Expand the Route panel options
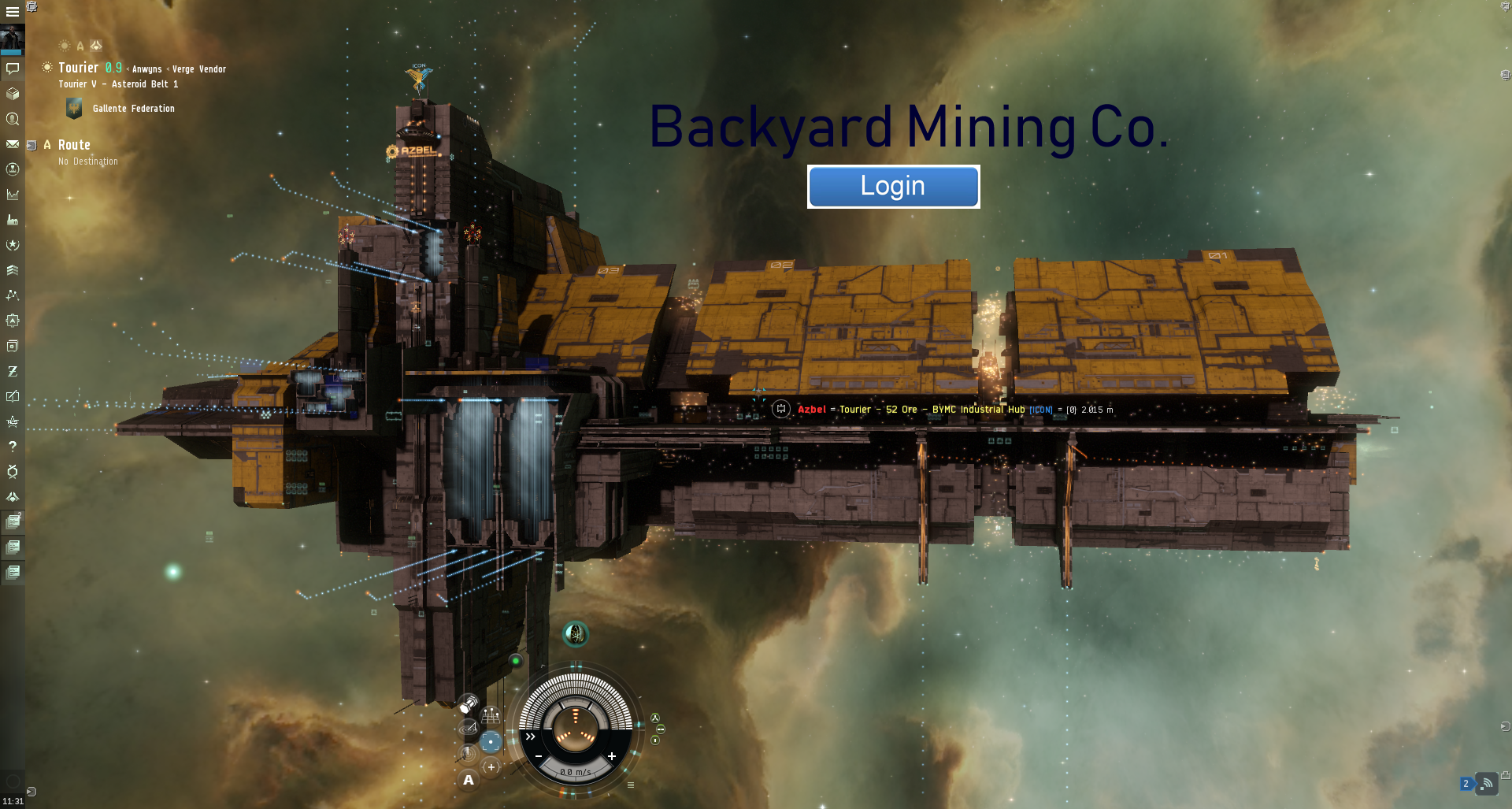This screenshot has width=1512, height=809. 32,145
